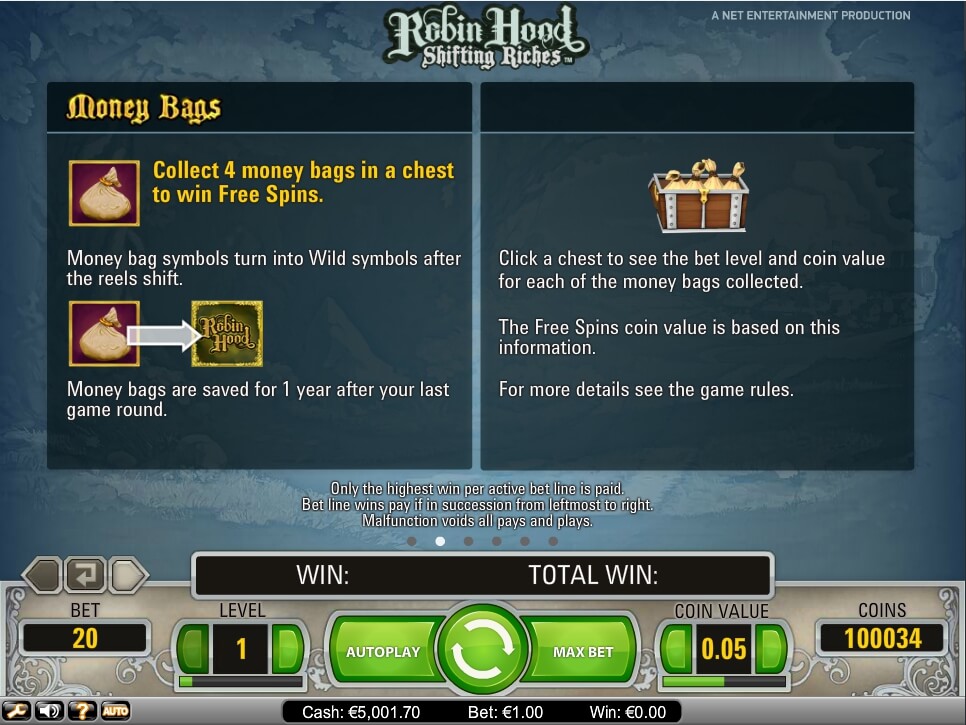Advance to the next paytable page
The image size is (966, 725).
[129, 575]
